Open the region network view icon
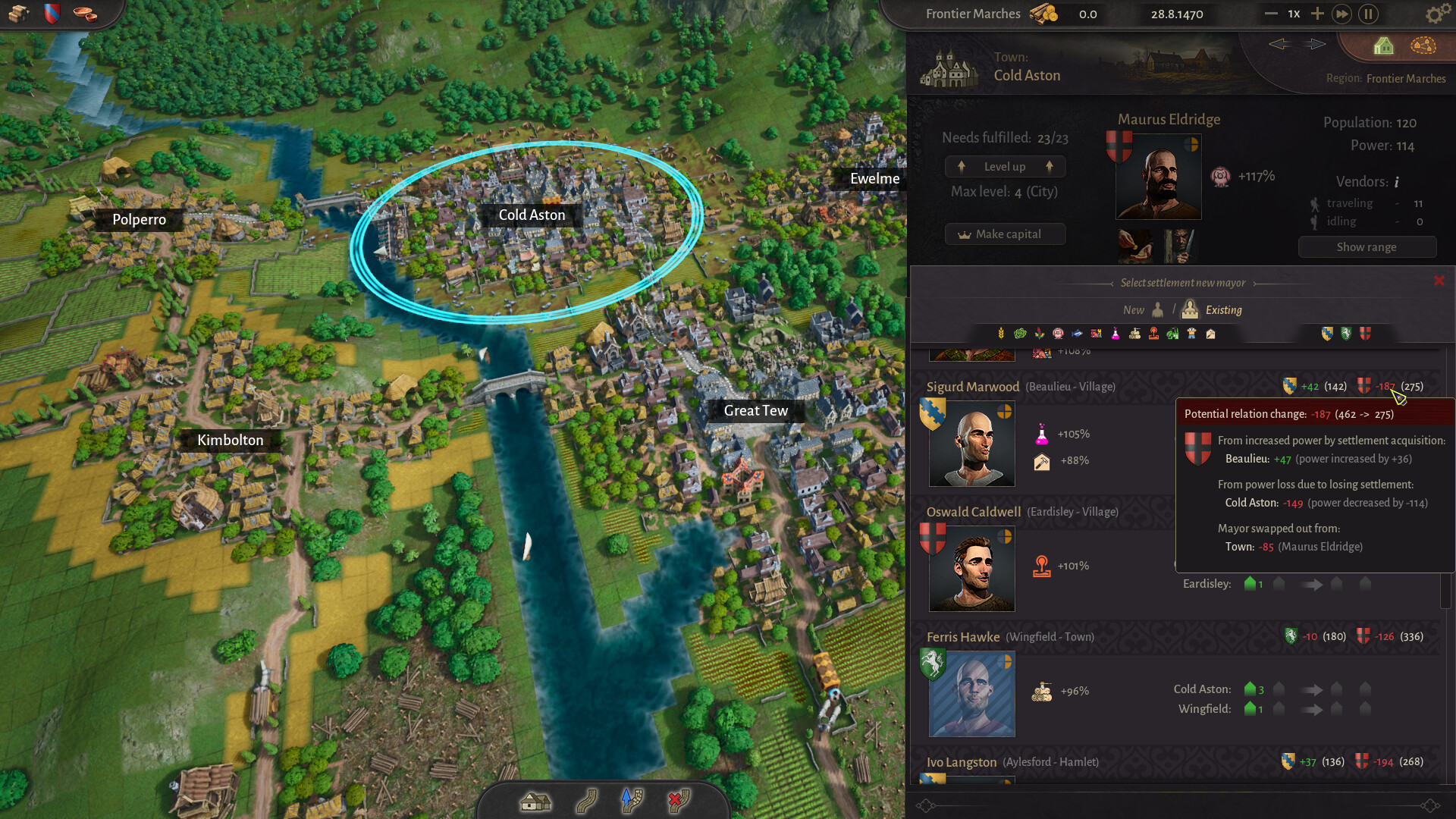The height and width of the screenshot is (819, 1456). pos(1423,46)
